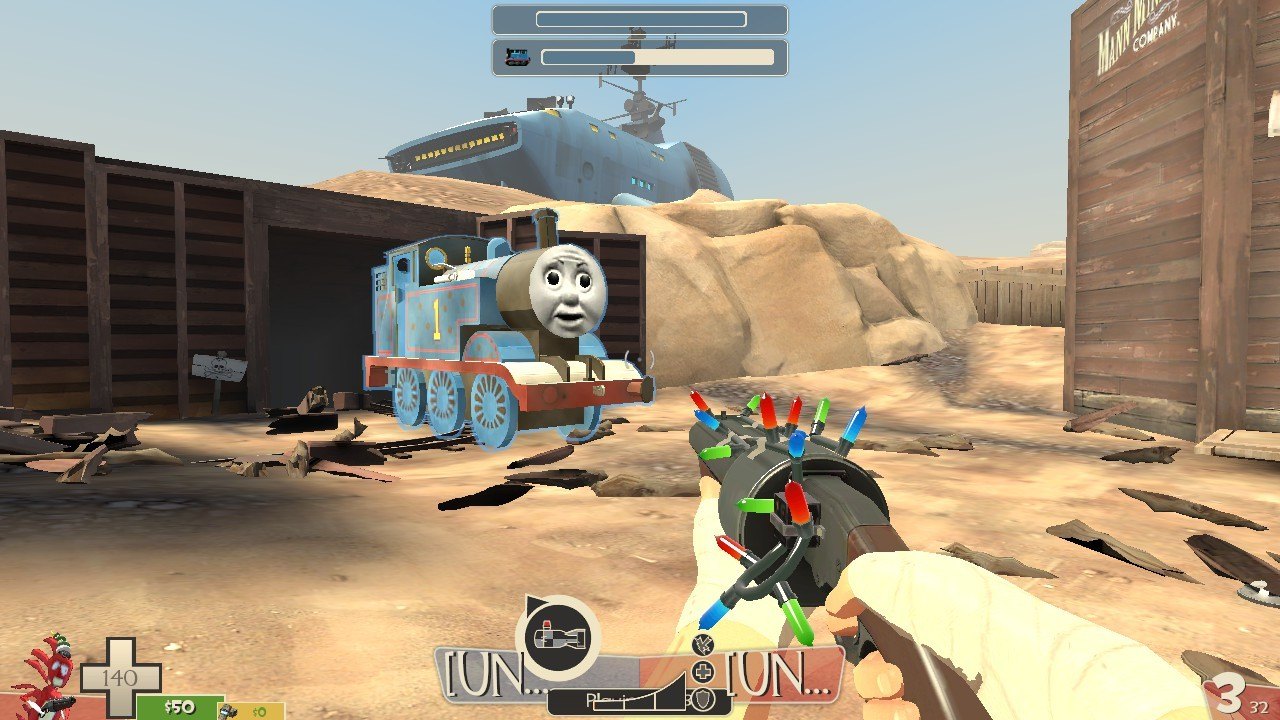Image resolution: width=1280 pixels, height=720 pixels.
Task: Click the yellow canteen item icon
Action: (229, 711)
